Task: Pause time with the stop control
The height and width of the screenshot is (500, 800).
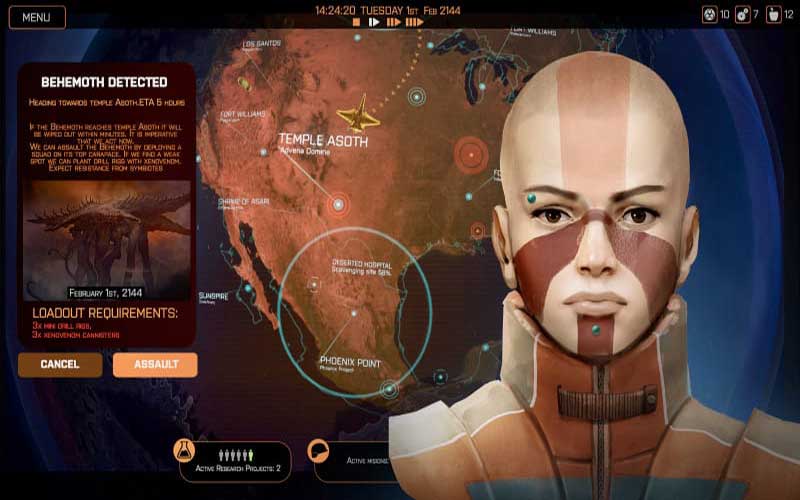Action: [x=355, y=21]
